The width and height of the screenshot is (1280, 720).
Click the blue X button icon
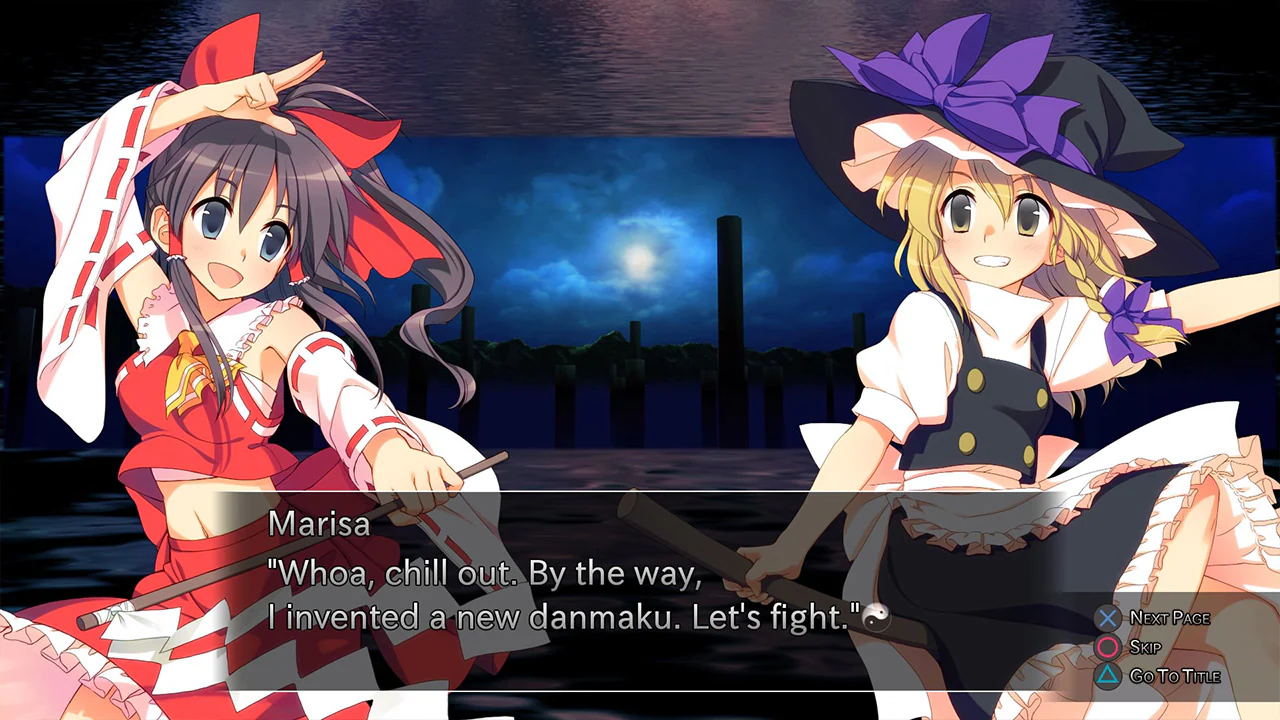(x=1108, y=618)
